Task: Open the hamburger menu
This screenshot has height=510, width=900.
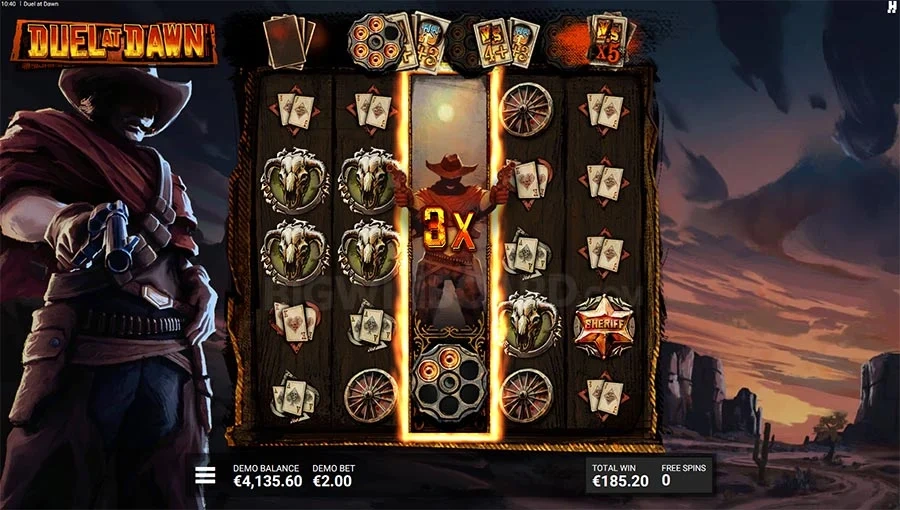Action: [x=205, y=475]
